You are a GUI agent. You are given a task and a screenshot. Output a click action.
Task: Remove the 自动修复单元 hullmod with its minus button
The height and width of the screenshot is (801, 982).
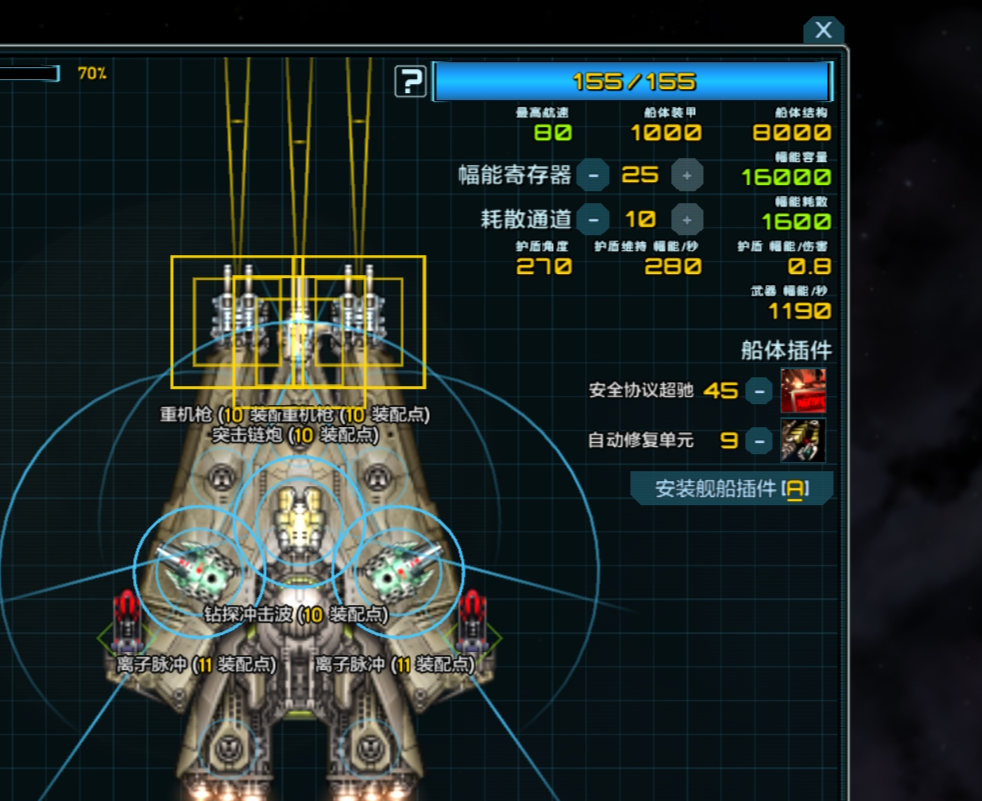[760, 439]
